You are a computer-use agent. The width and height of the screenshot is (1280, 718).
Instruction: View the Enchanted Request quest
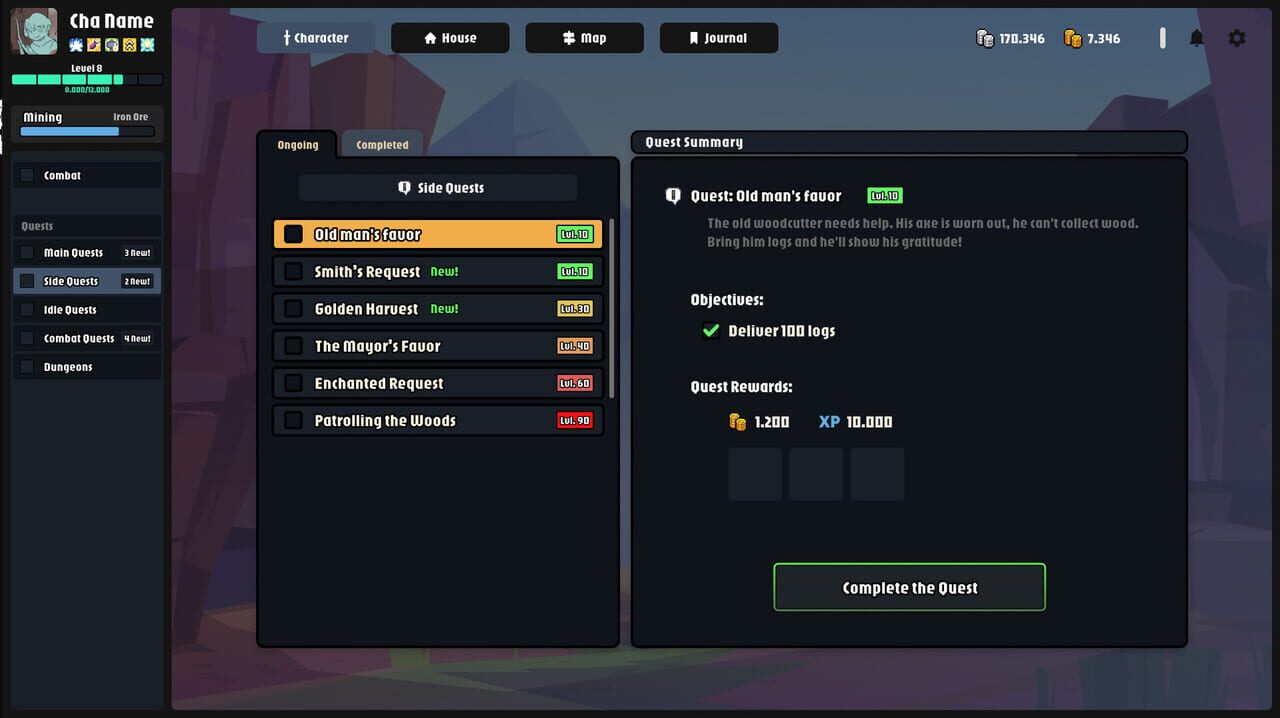coord(437,383)
